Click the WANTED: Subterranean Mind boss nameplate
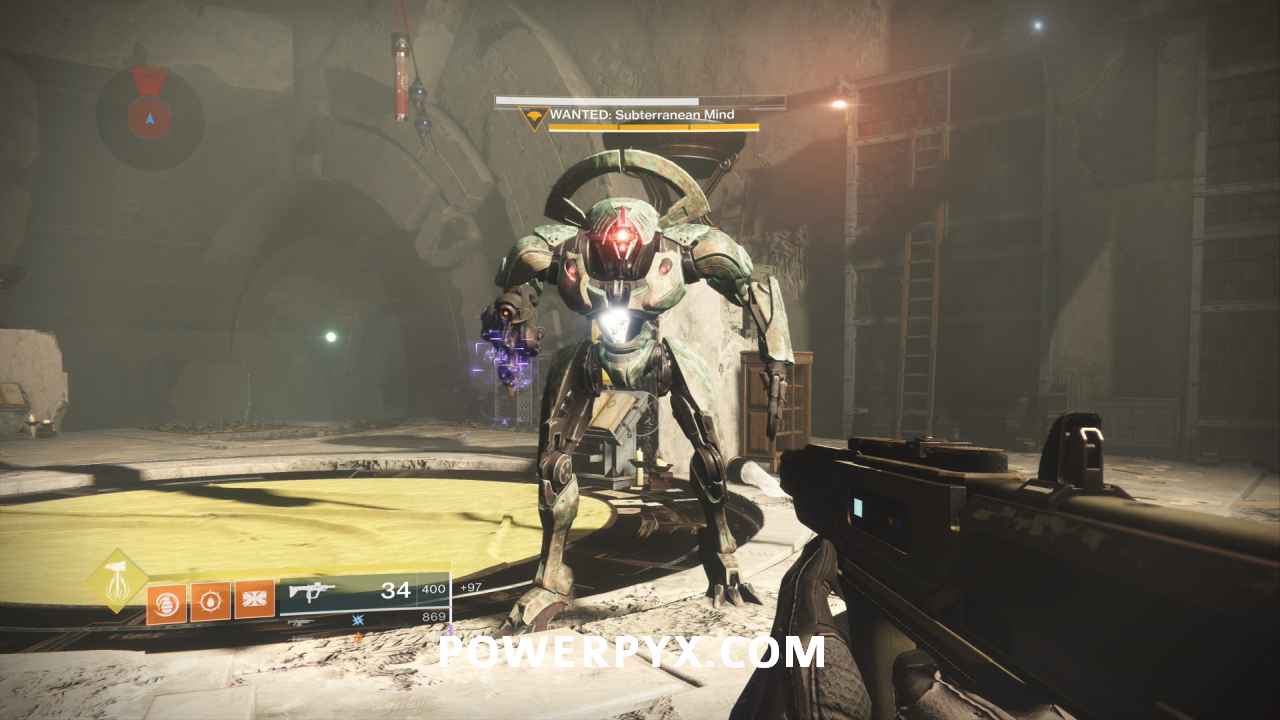1280x720 pixels. [641, 115]
